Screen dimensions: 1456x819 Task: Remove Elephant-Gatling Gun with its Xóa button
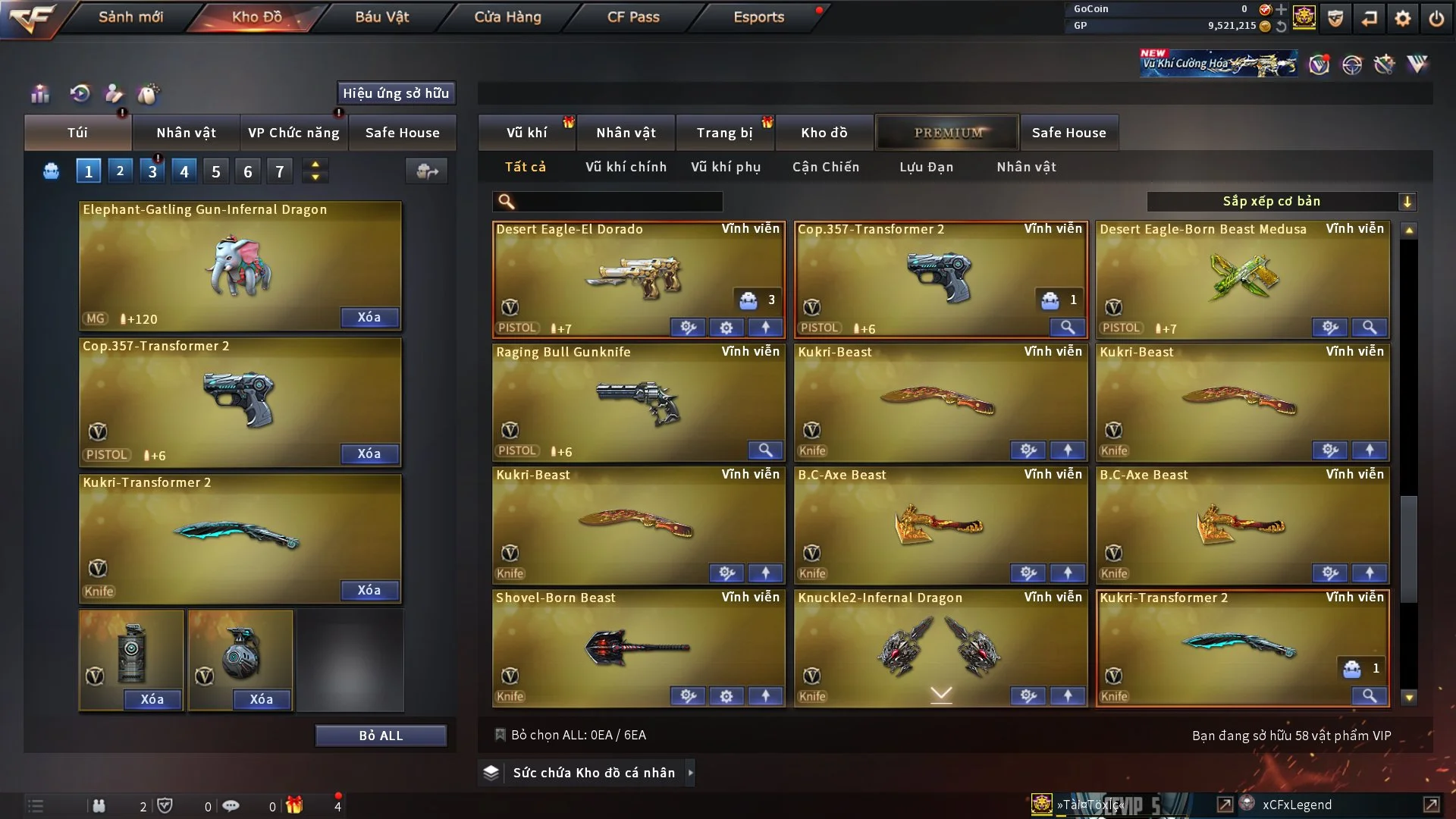point(369,317)
